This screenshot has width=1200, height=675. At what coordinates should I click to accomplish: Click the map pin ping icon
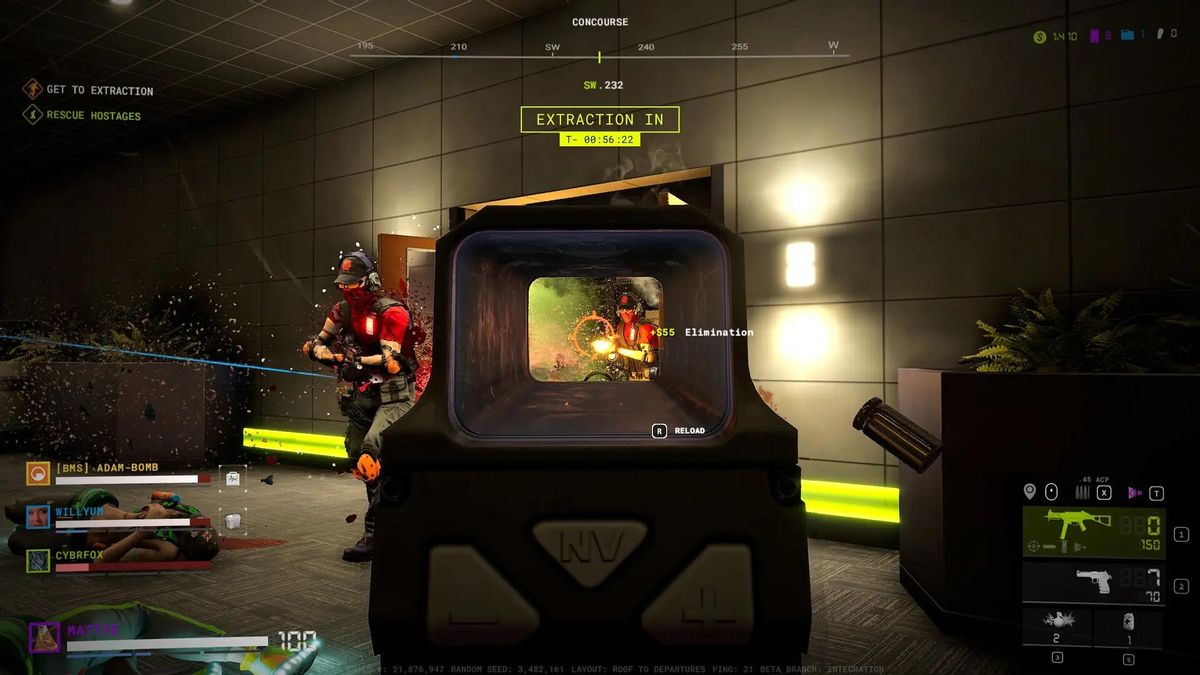(x=1029, y=492)
